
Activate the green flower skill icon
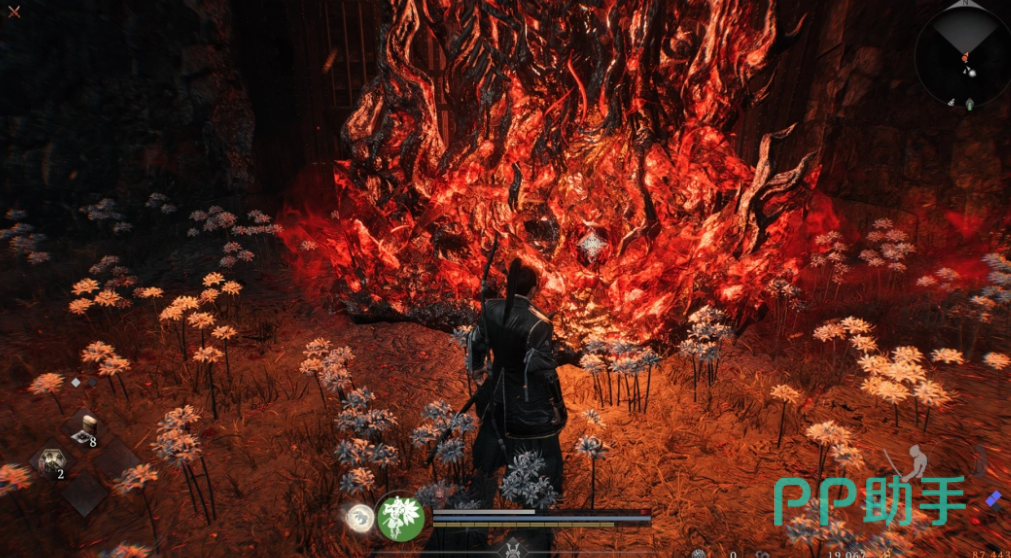(x=401, y=517)
